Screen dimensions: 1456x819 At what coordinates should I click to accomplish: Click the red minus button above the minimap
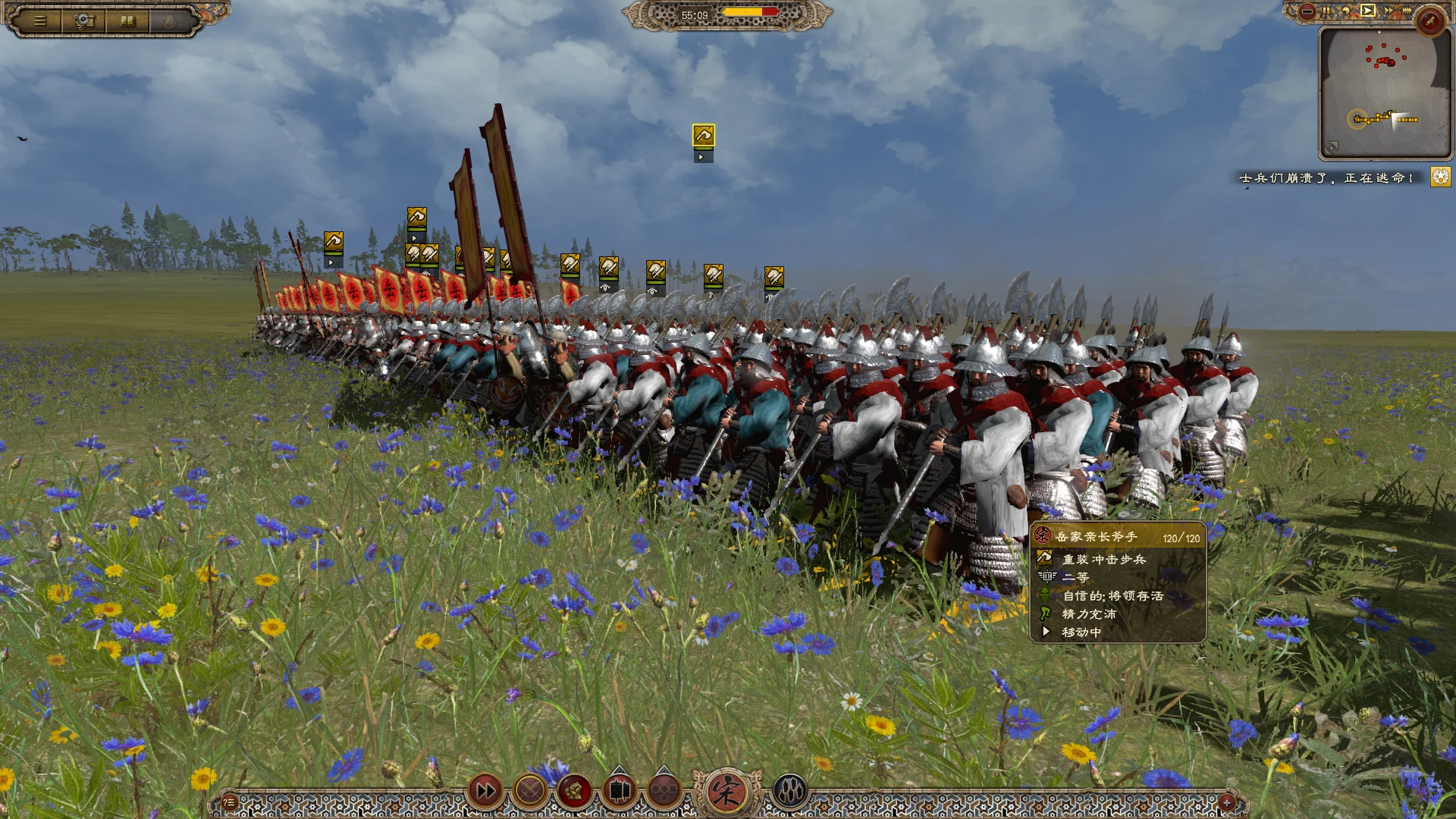(1307, 11)
